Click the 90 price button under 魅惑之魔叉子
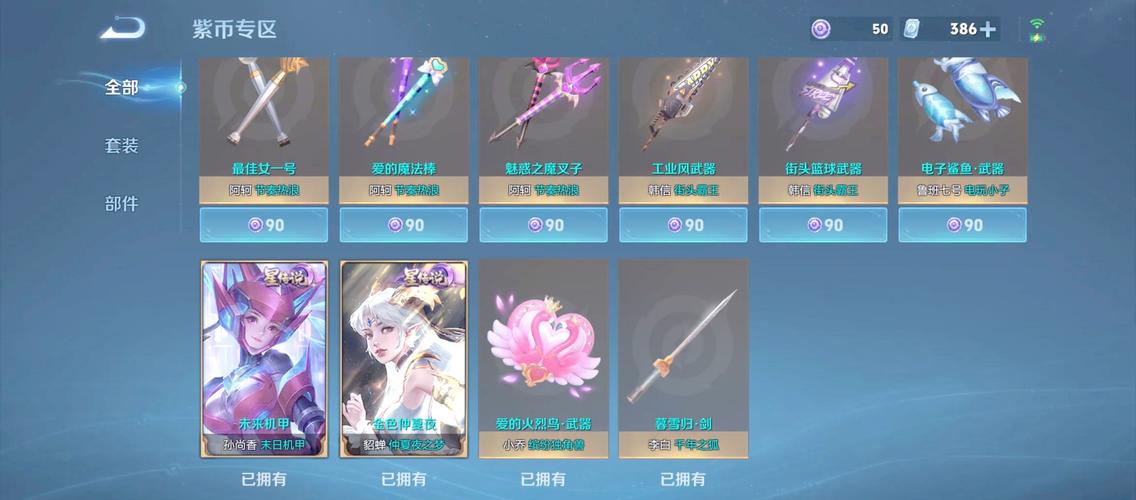The width and height of the screenshot is (1136, 500). pyautogui.click(x=544, y=225)
